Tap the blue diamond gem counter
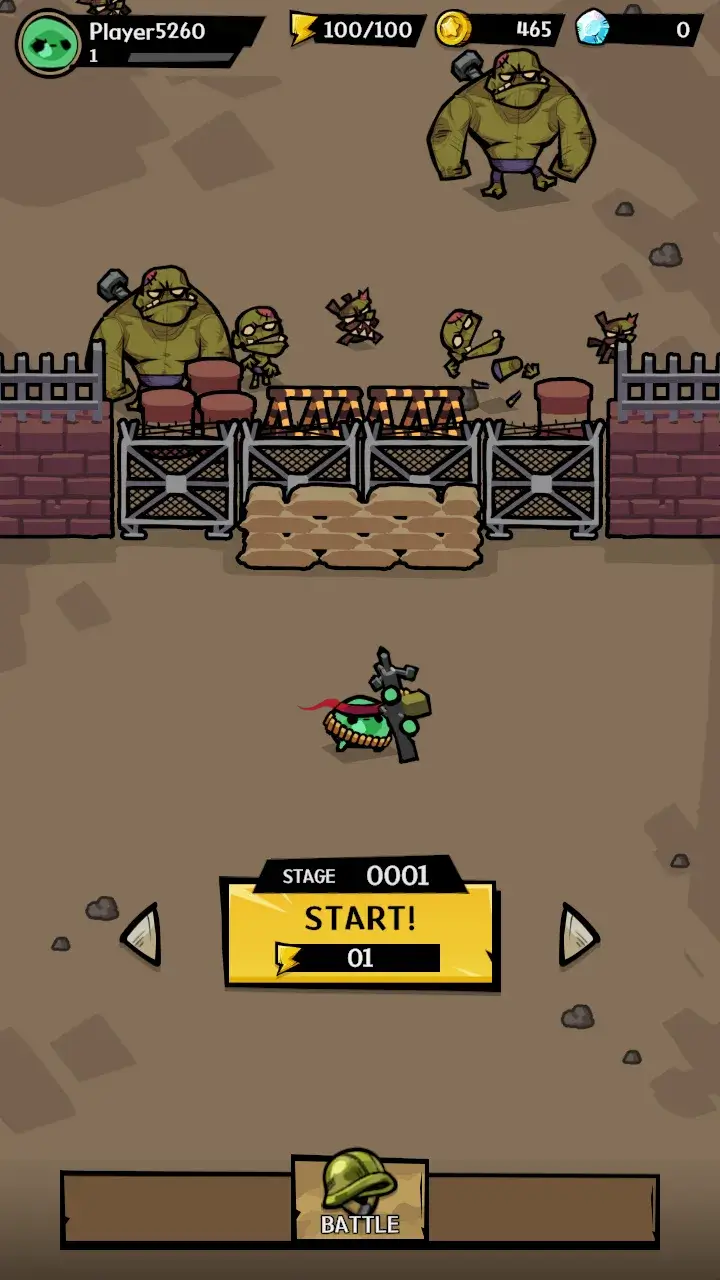The height and width of the screenshot is (1280, 720). click(638, 30)
